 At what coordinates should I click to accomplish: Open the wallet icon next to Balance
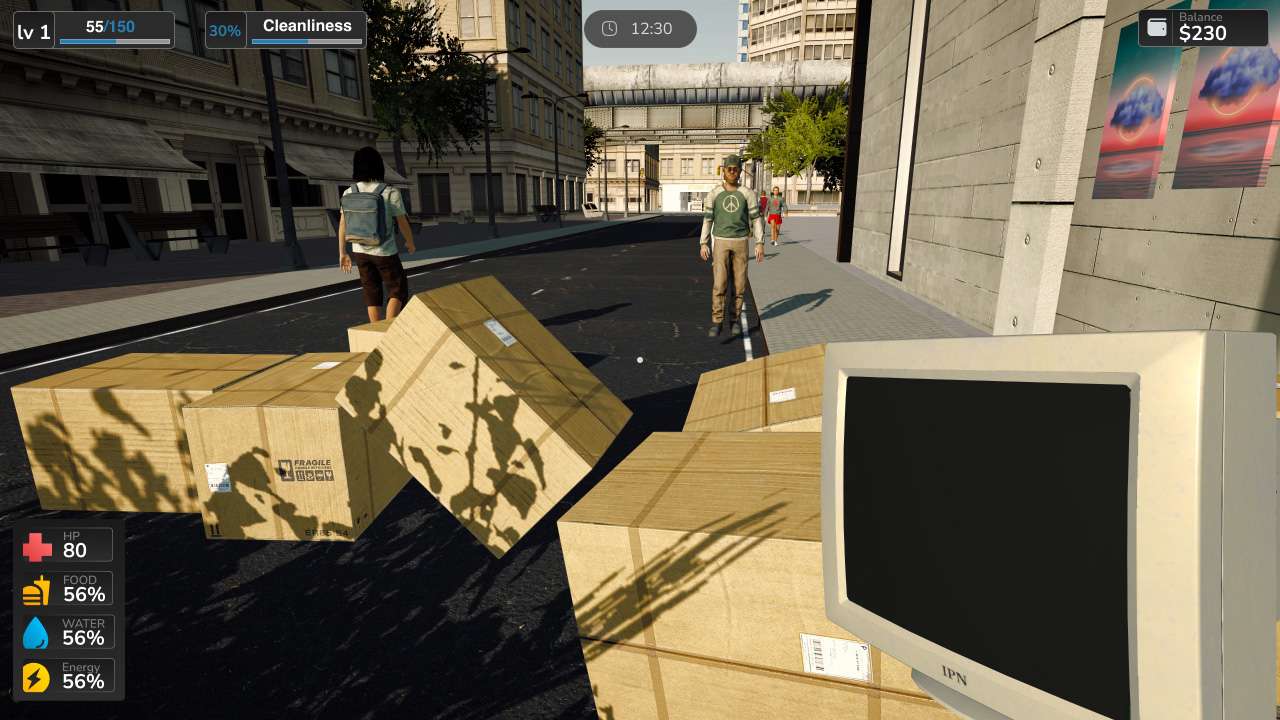[x=1157, y=28]
